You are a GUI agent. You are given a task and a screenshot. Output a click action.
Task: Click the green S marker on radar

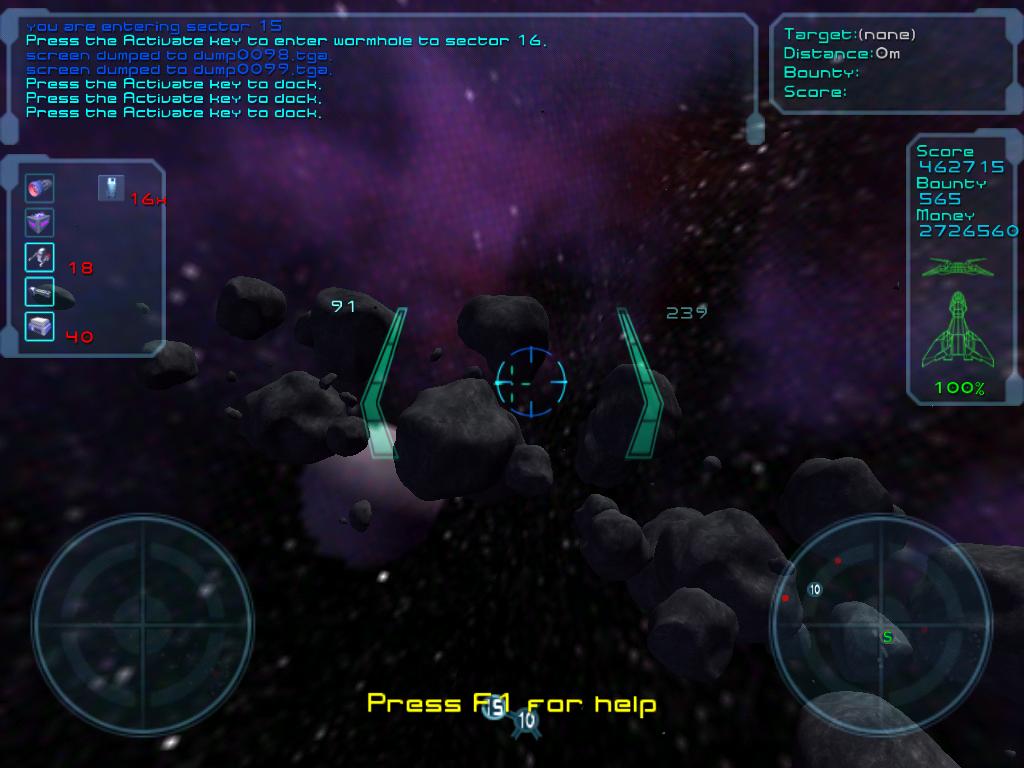tap(887, 636)
